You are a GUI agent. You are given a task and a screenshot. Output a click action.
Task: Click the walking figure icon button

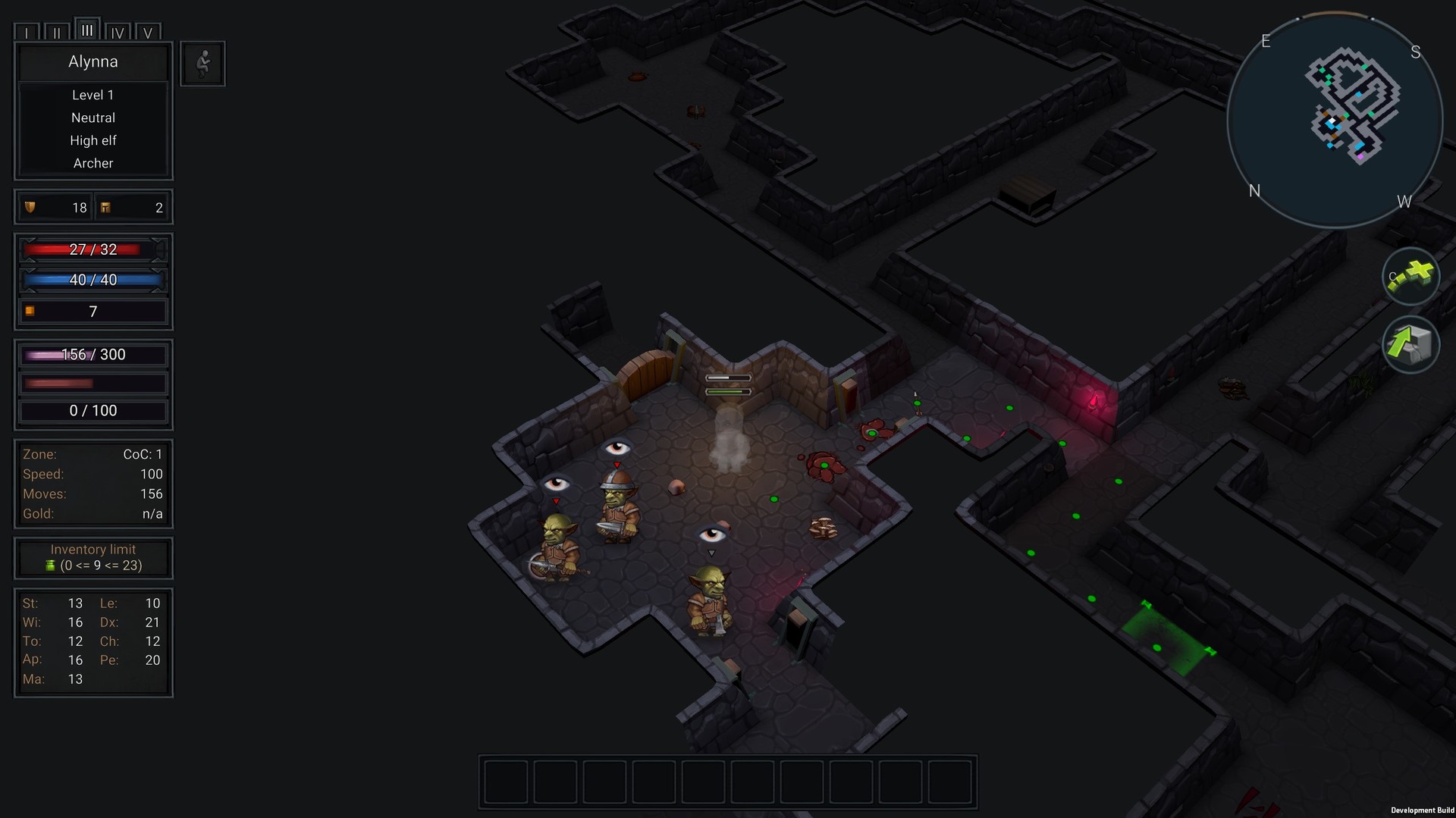click(202, 64)
